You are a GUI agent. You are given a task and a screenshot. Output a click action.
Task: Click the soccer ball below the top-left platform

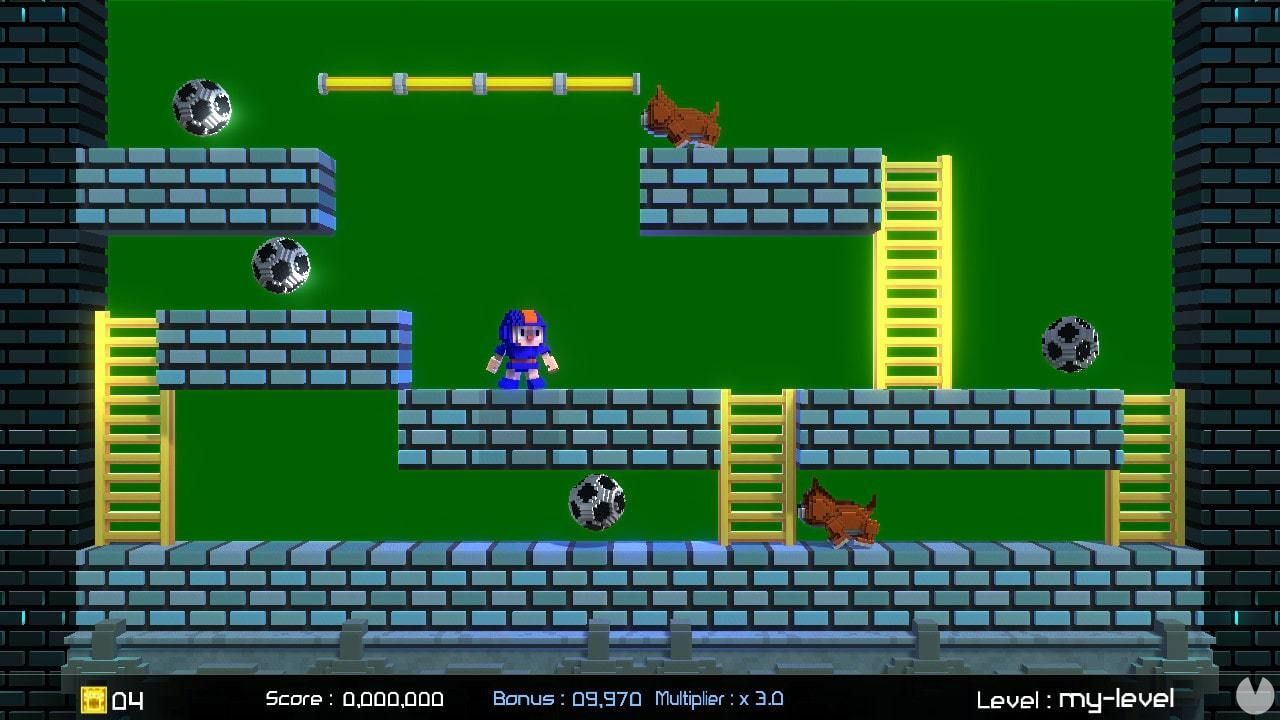pos(281,264)
